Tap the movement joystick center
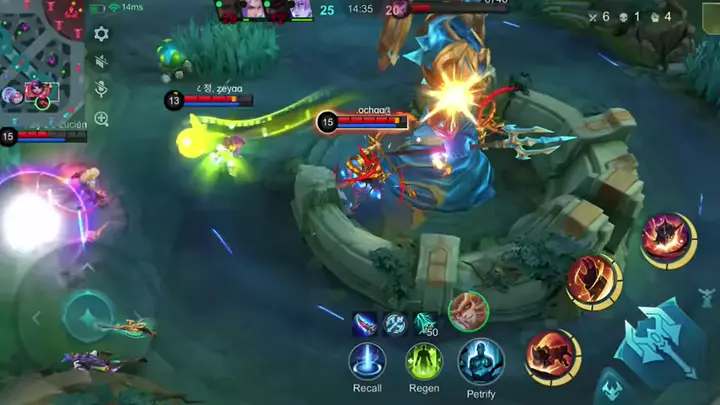Viewport: 720px width, 405px height. 88,318
